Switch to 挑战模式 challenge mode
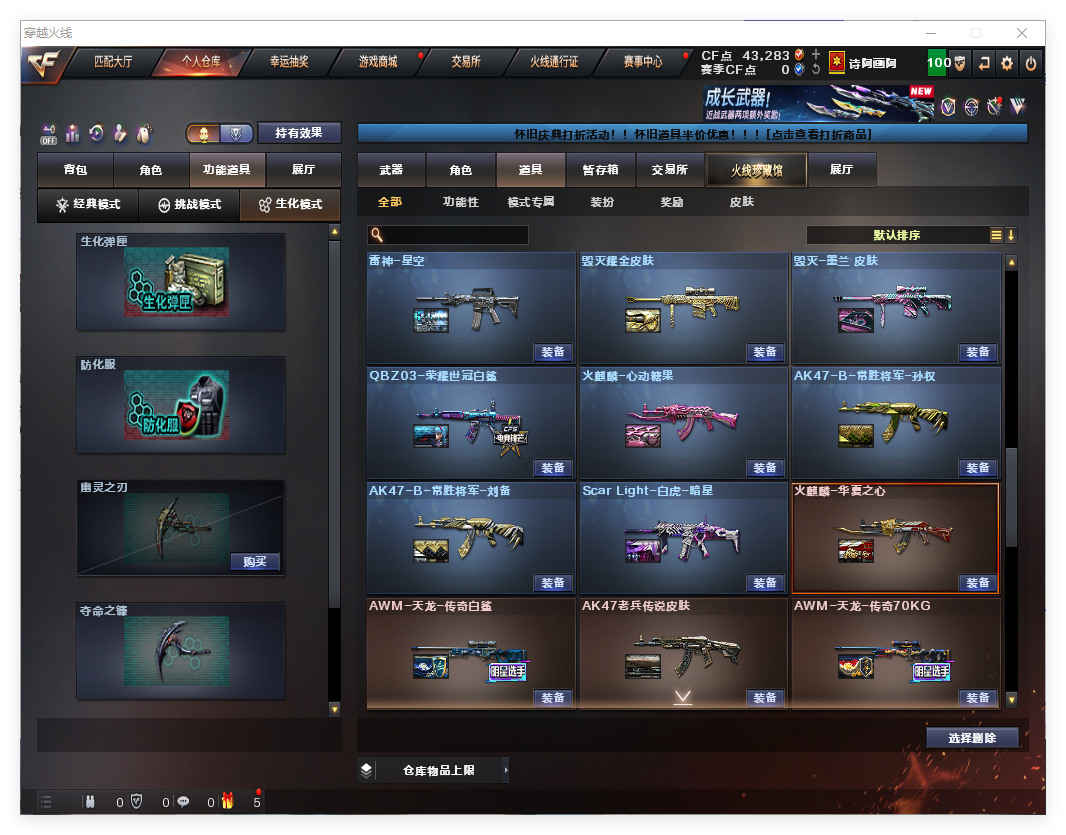The width and height of the screenshot is (1066, 835). tap(189, 204)
